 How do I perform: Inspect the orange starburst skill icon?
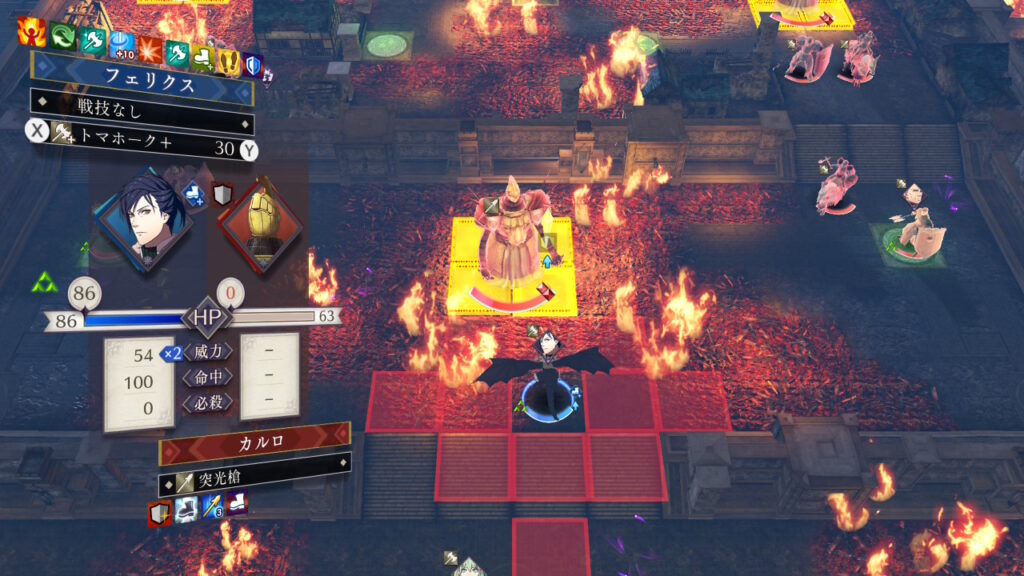pyautogui.click(x=150, y=48)
